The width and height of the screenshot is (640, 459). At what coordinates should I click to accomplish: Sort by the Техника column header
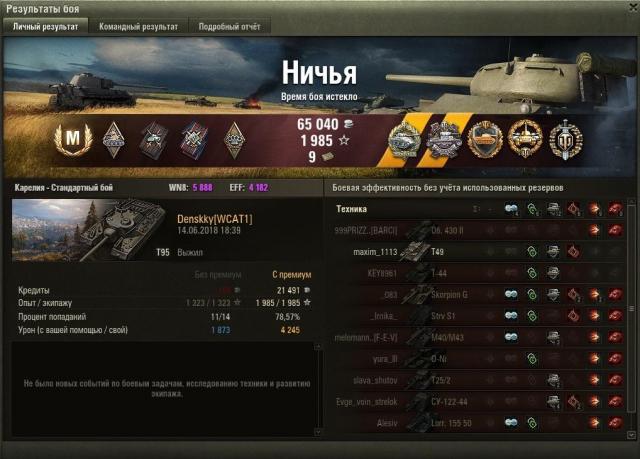coord(353,209)
